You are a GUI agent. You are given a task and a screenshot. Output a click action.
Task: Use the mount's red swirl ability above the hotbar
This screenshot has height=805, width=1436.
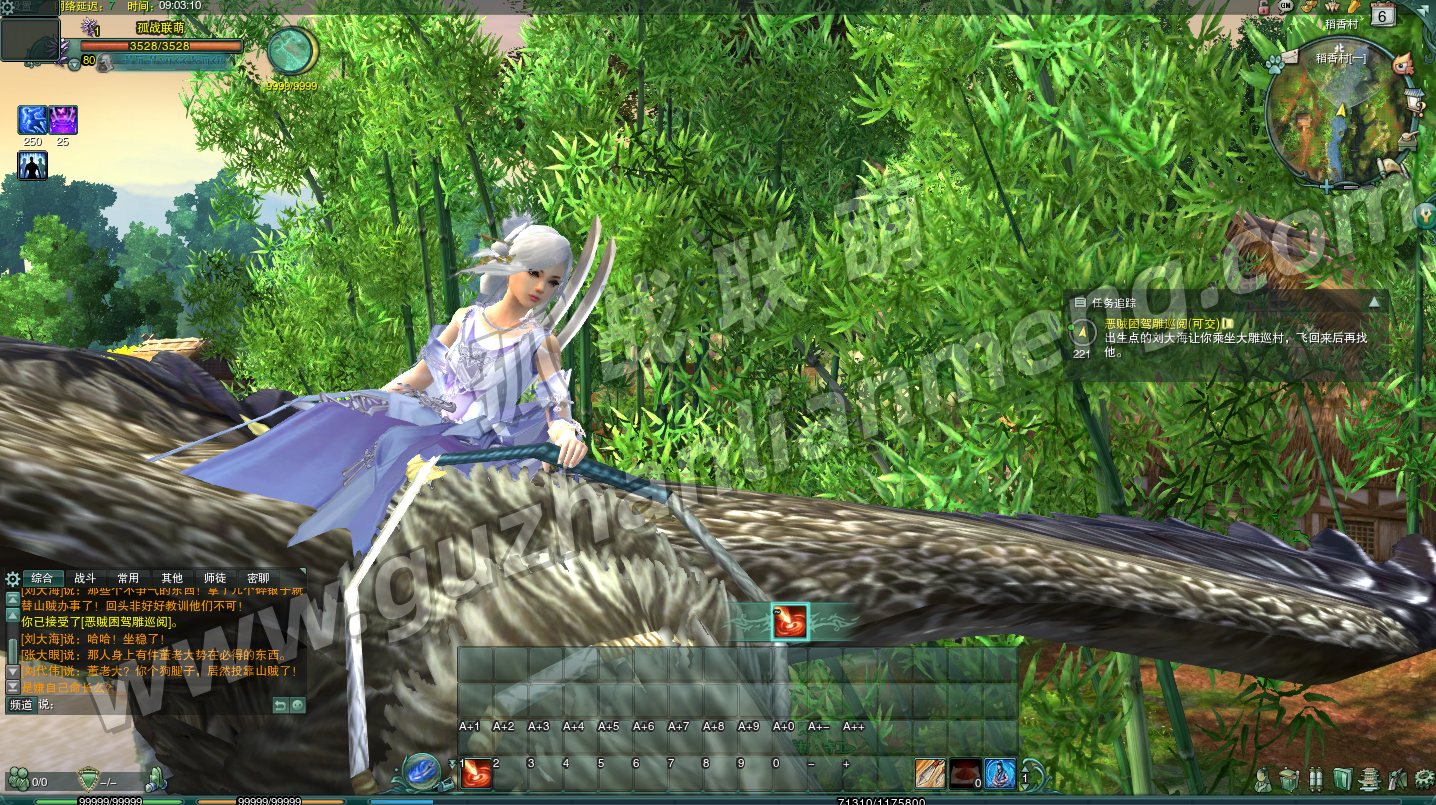791,622
